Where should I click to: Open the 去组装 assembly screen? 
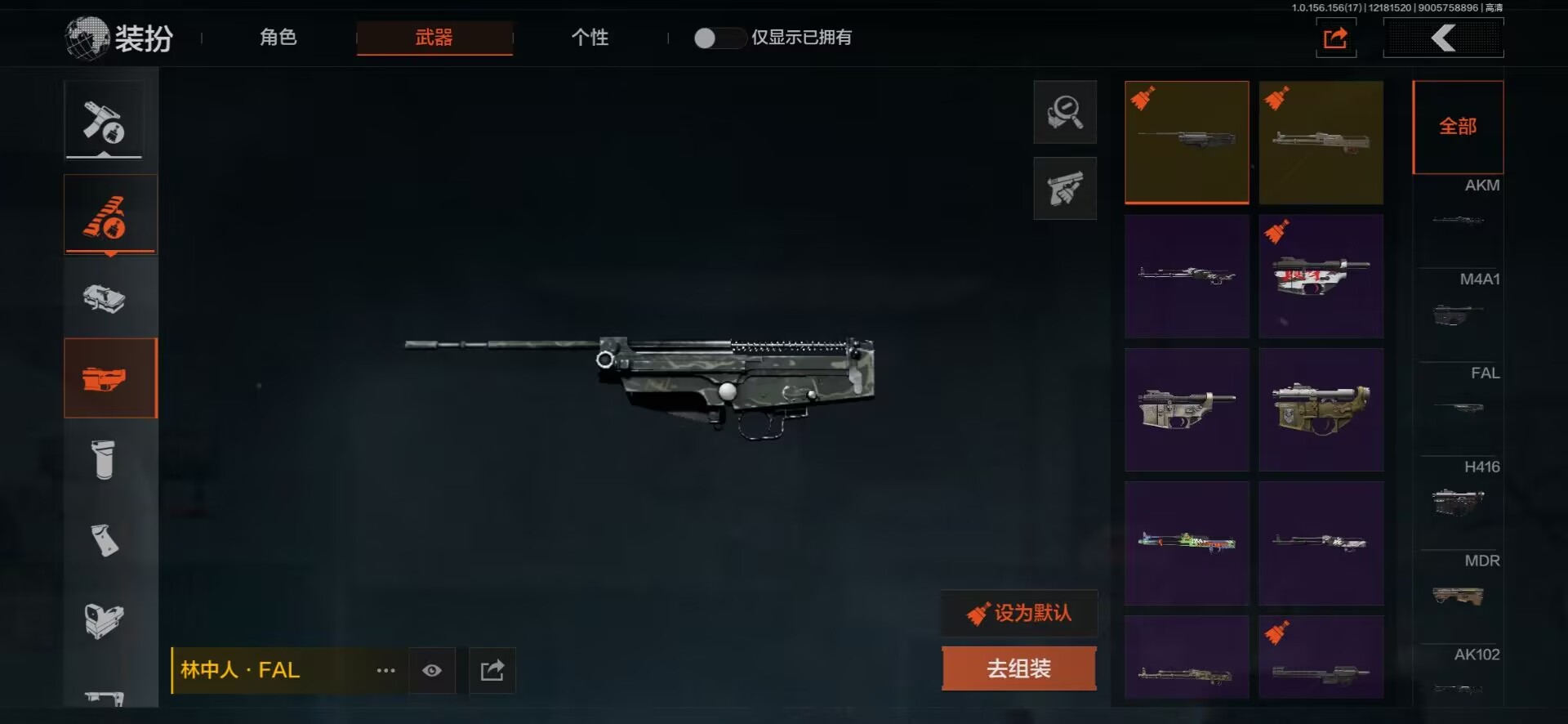coord(1018,668)
